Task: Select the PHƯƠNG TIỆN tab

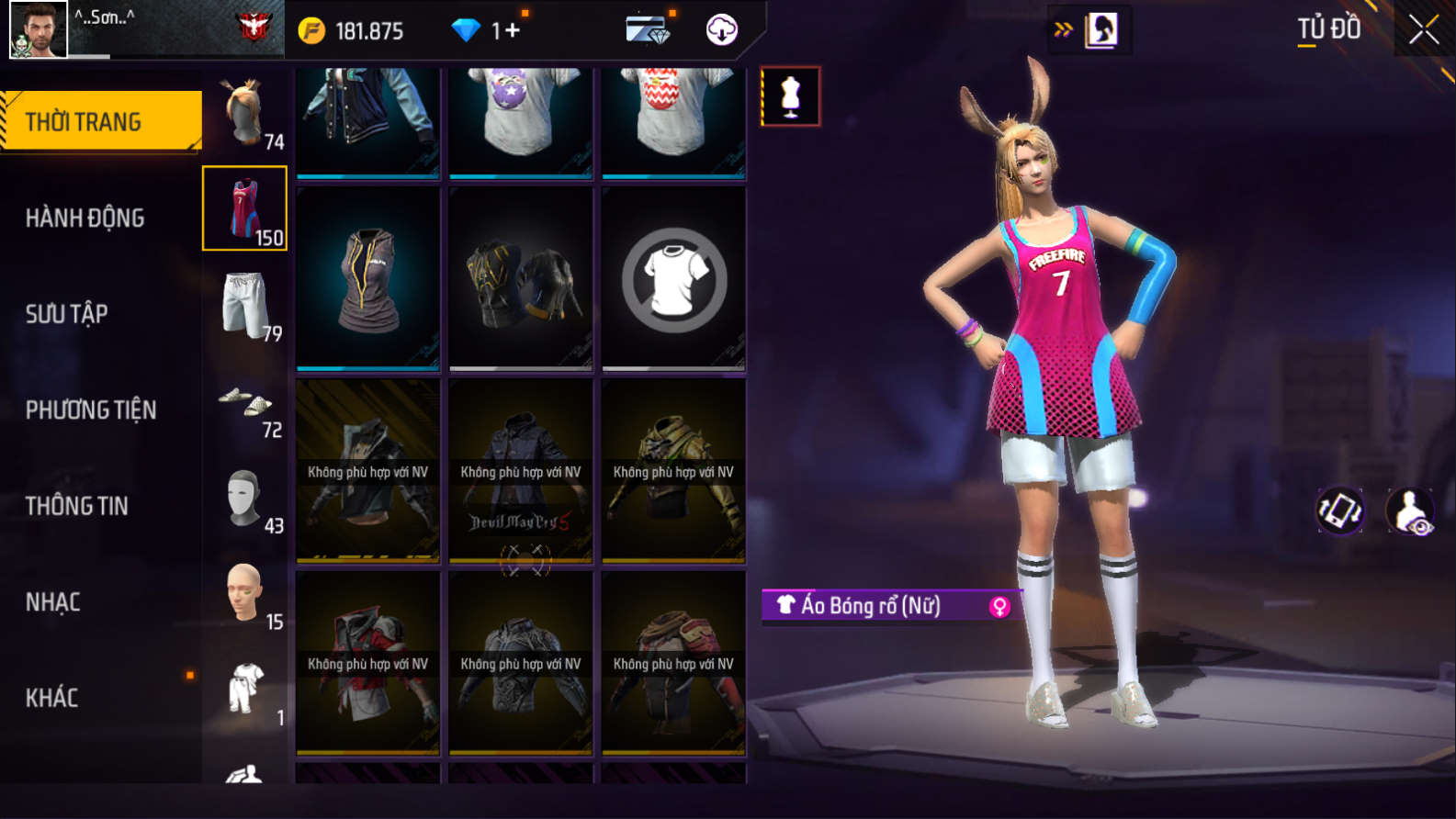Action: (91, 409)
